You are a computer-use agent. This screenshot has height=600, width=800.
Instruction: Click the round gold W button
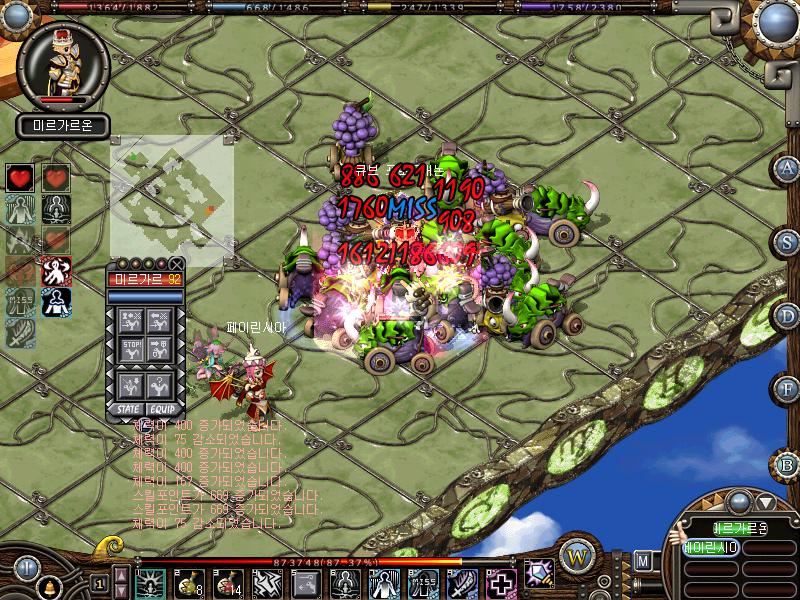click(x=577, y=554)
